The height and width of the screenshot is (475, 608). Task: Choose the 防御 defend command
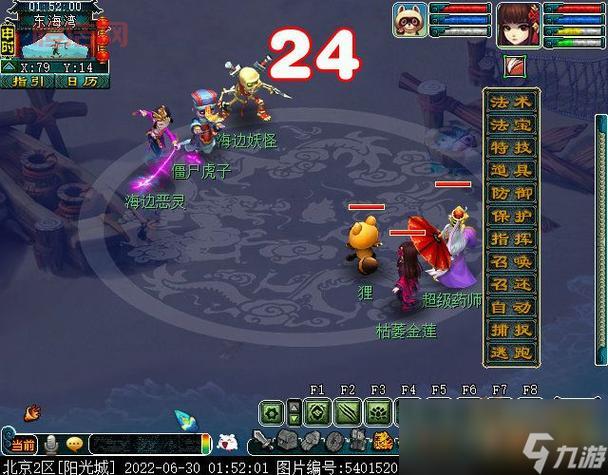point(511,193)
